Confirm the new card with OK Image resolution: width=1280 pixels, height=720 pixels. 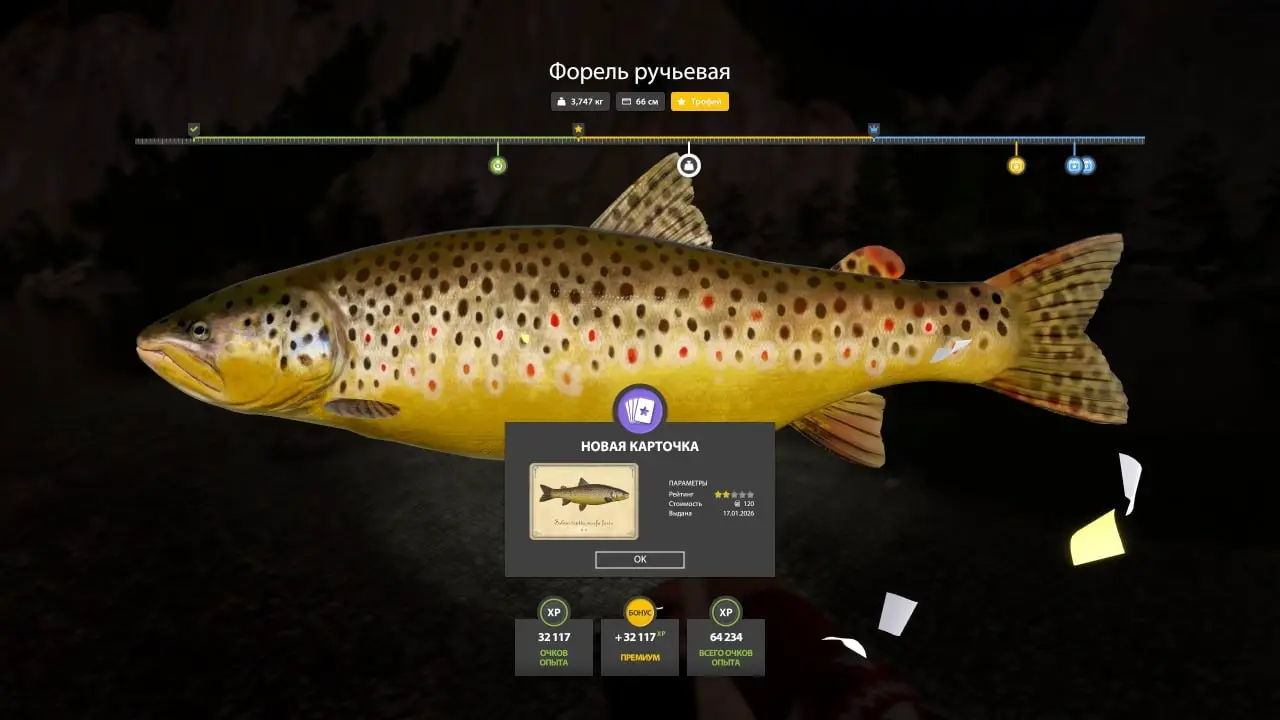639,560
